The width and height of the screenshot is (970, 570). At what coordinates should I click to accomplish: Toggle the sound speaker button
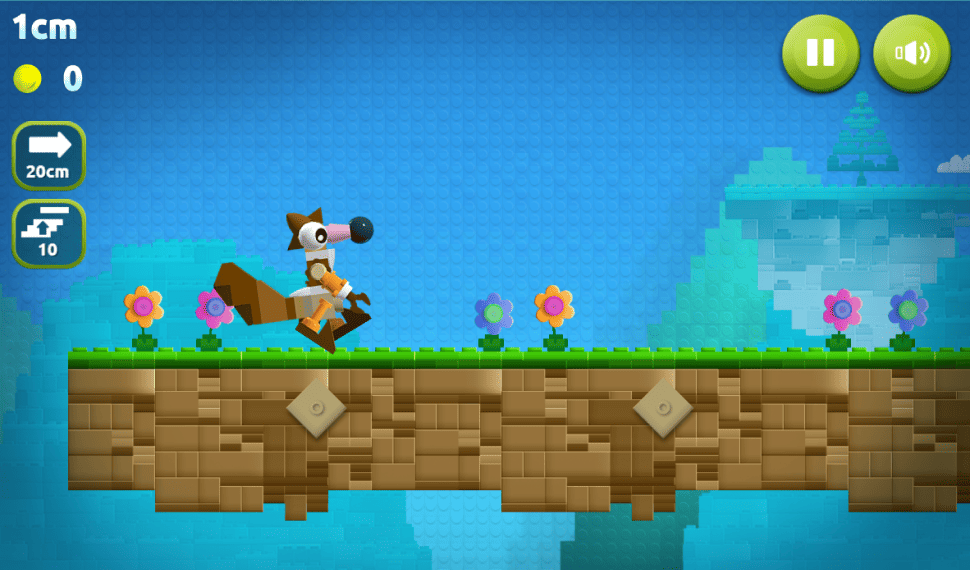911,52
